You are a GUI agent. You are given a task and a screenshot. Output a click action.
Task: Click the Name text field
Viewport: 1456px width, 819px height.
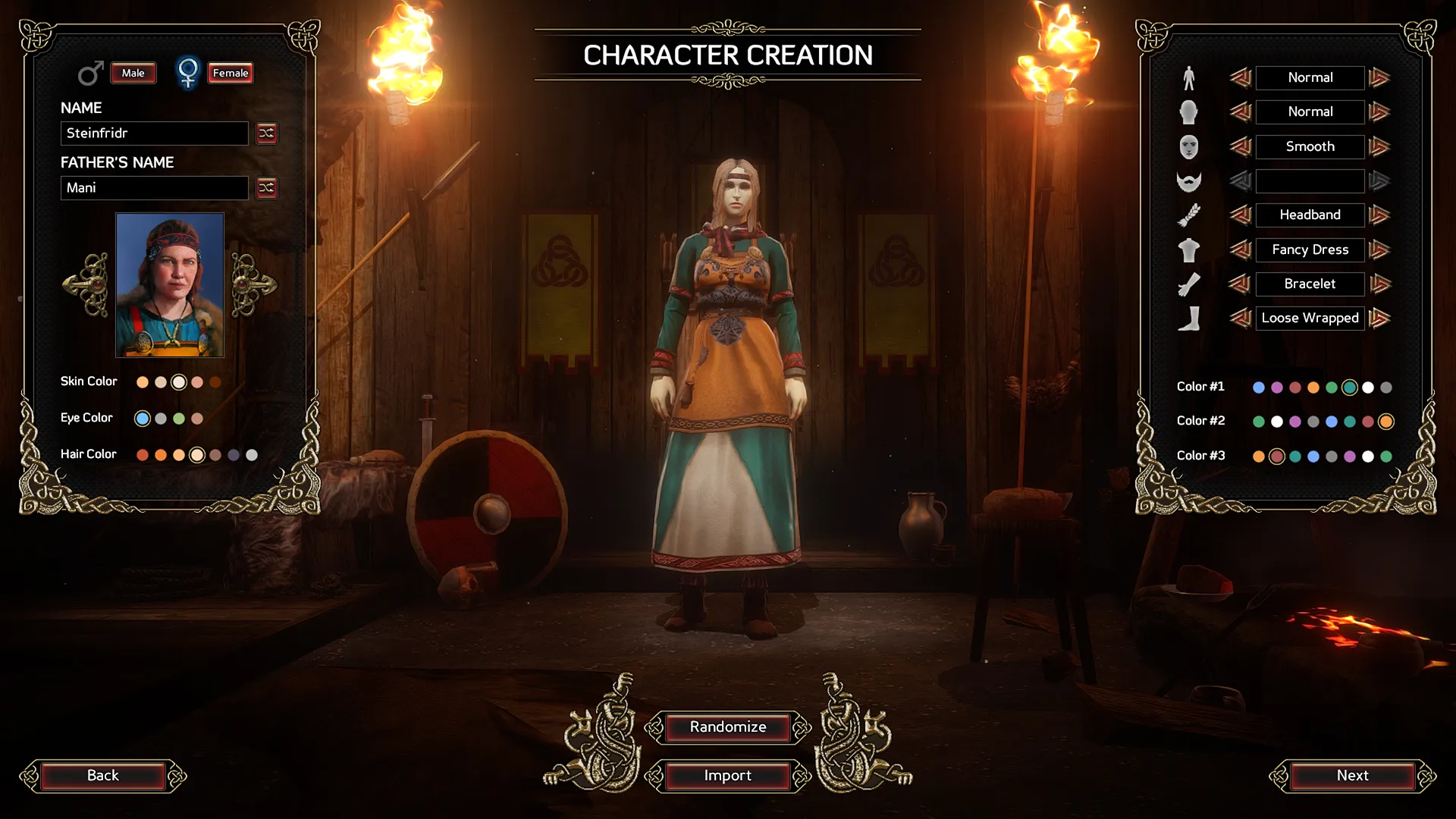(154, 133)
